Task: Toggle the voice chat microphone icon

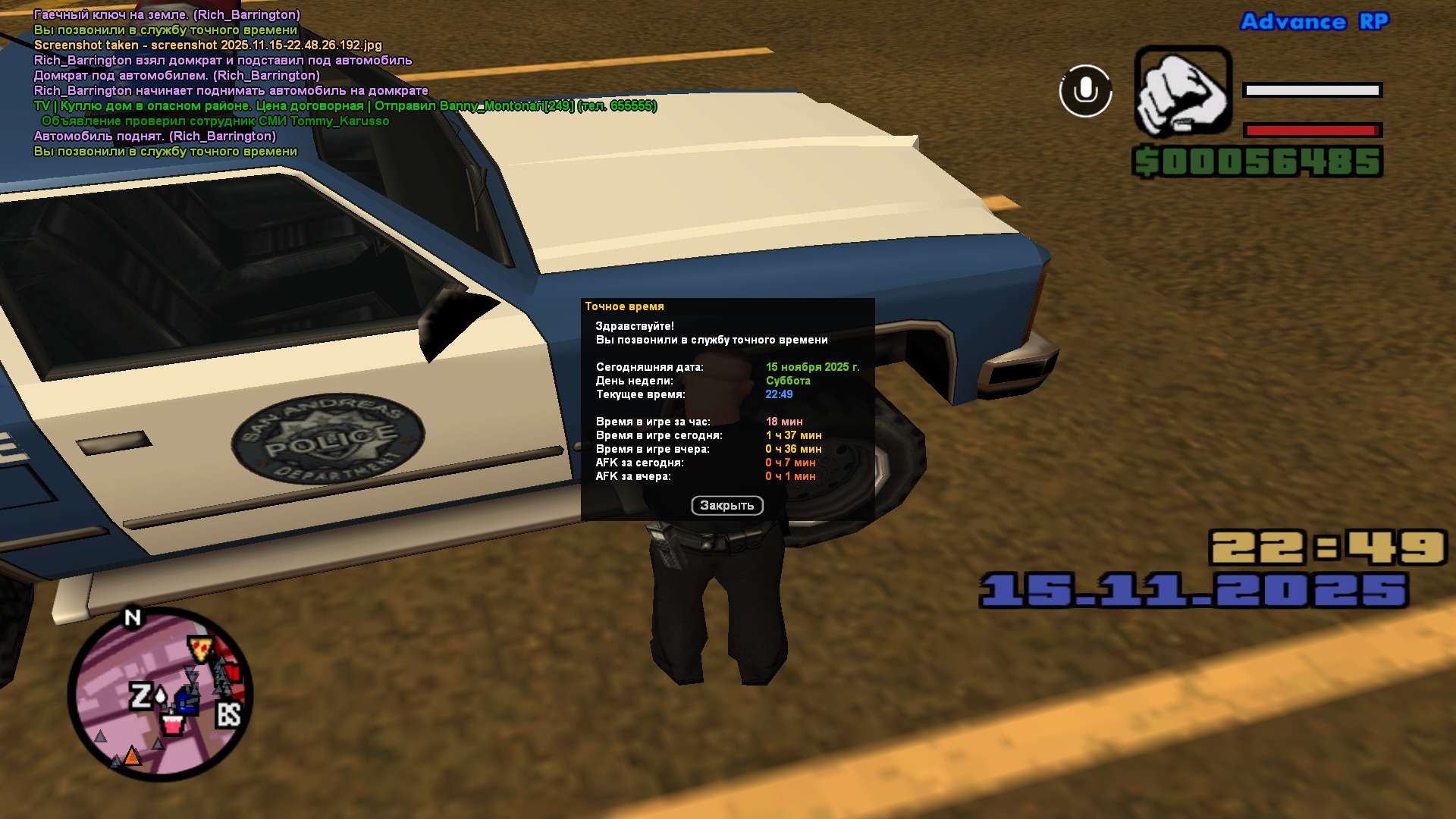Action: coord(1085,91)
